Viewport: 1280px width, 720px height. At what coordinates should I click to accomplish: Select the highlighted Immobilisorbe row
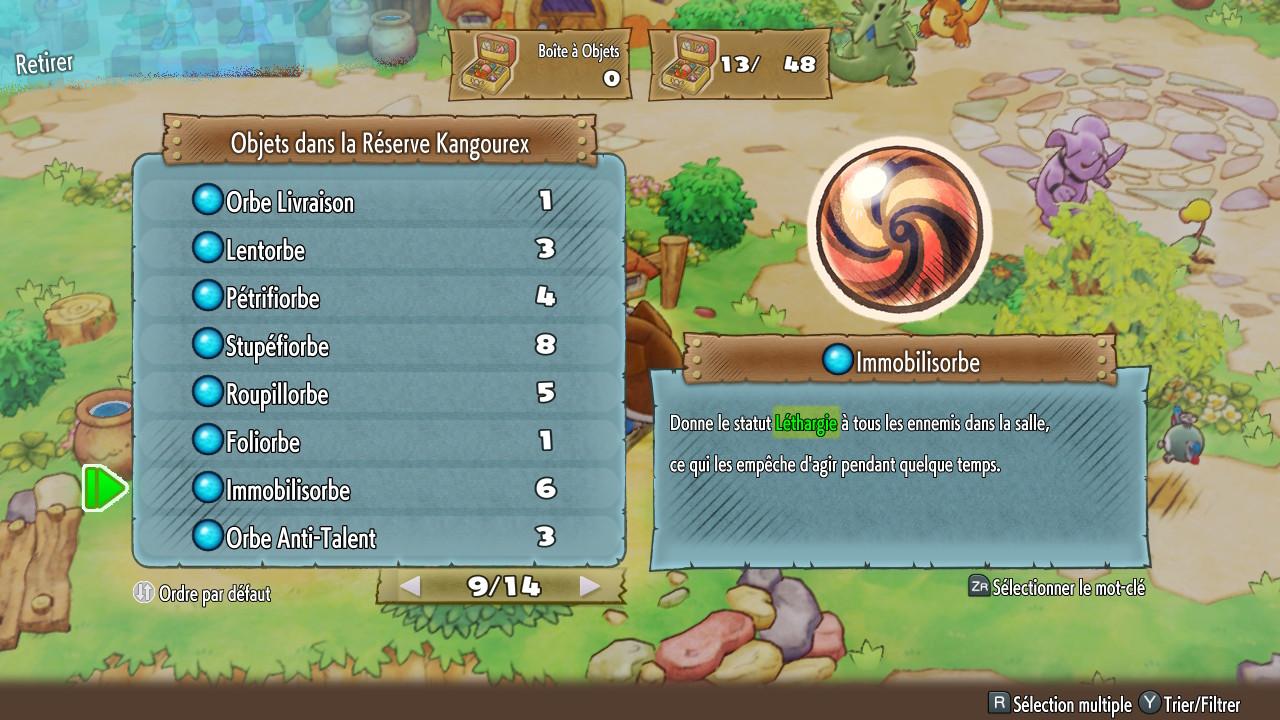click(378, 490)
